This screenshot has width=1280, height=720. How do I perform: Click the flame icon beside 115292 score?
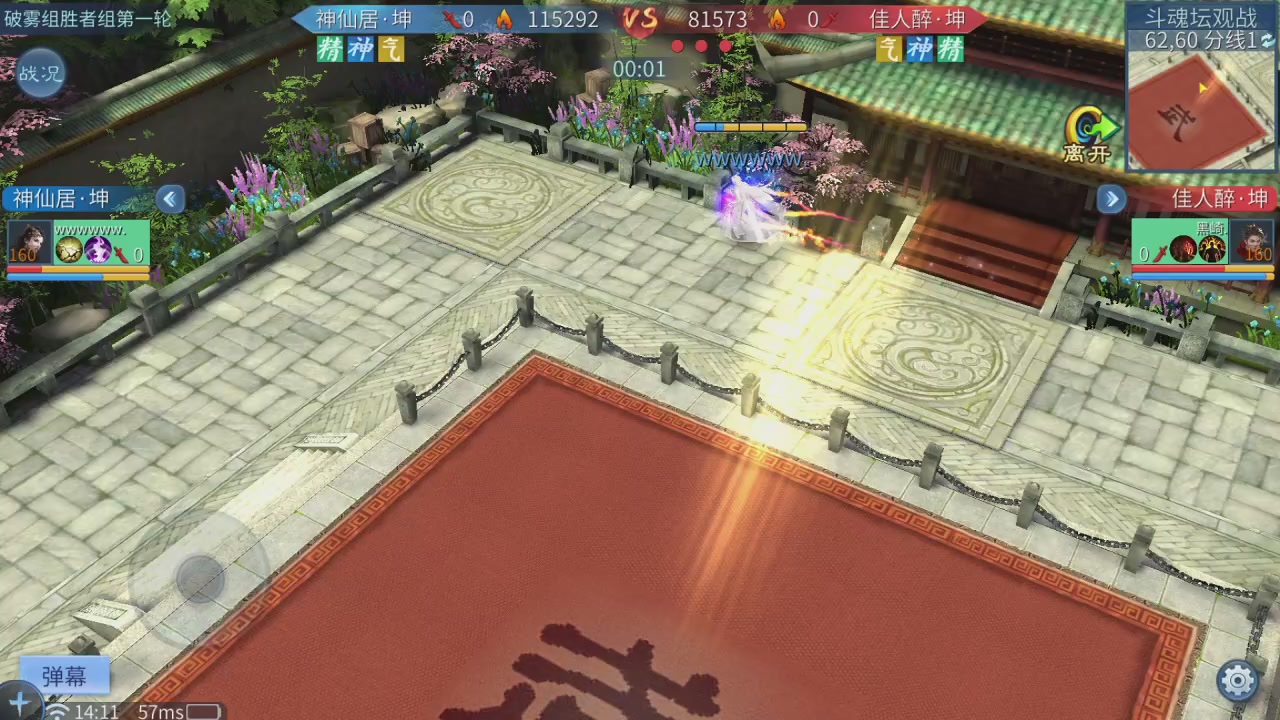coord(505,19)
